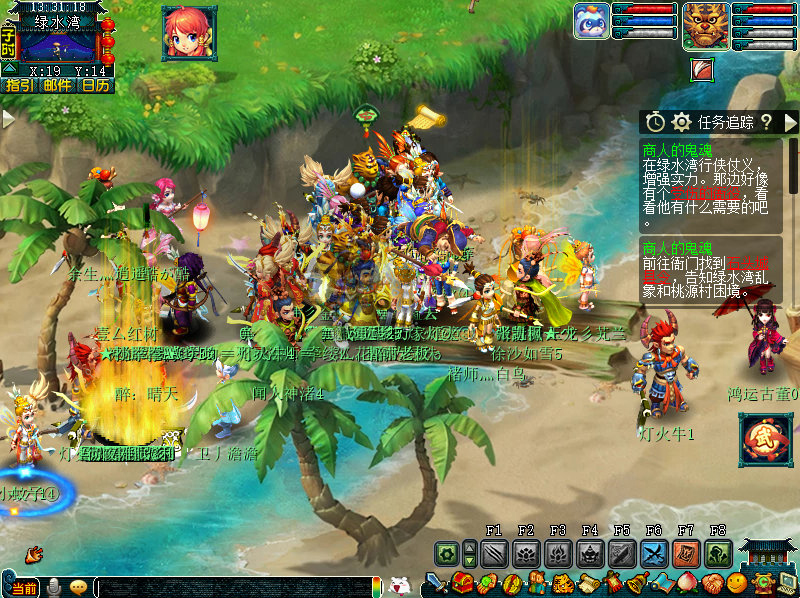Click the red 武 martial emblem button
The width and height of the screenshot is (800, 598).
click(x=765, y=441)
